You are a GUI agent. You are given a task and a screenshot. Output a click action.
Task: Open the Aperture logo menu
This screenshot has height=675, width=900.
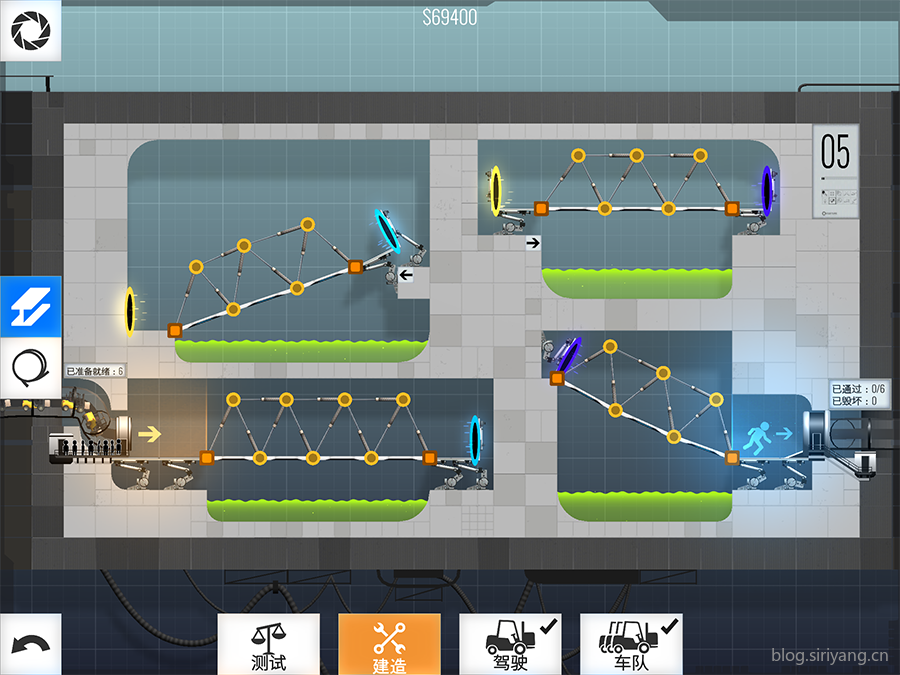click(x=30, y=31)
